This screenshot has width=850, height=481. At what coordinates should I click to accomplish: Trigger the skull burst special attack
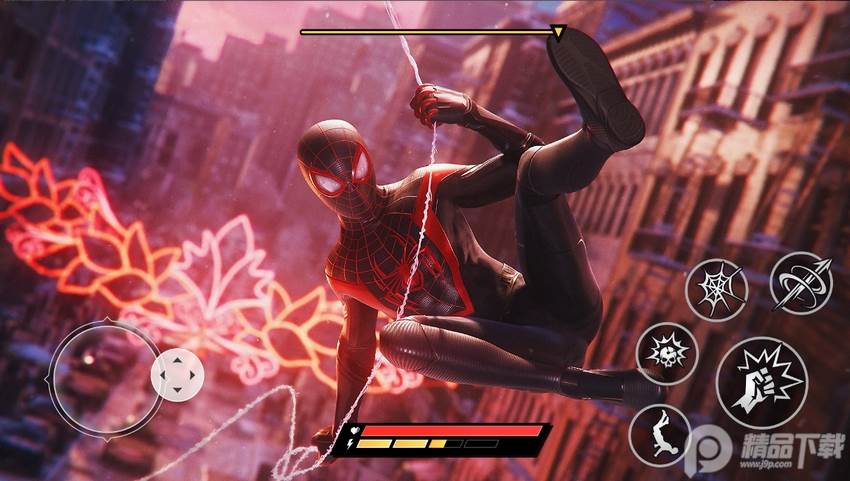pos(666,354)
